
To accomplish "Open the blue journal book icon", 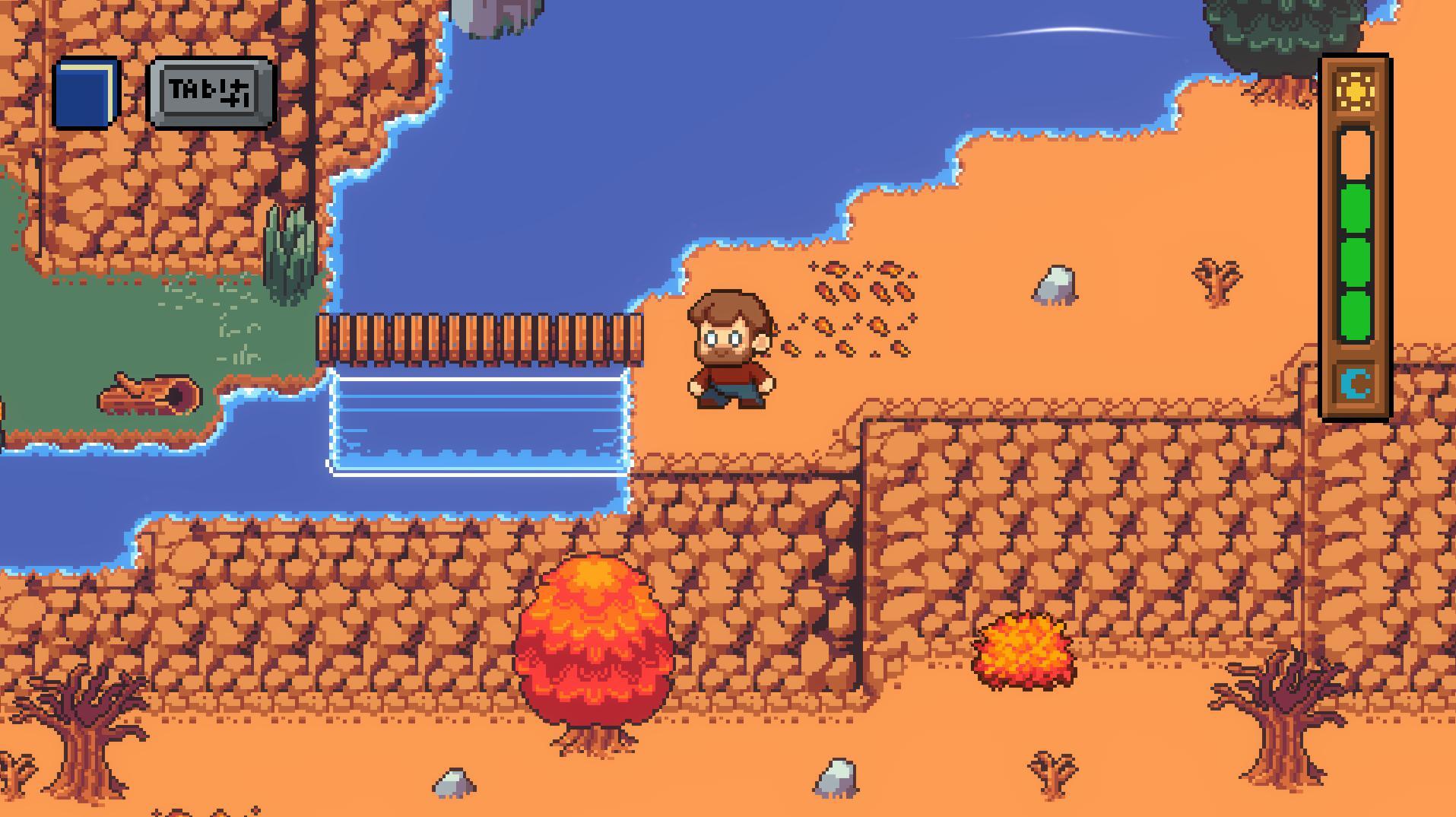I will point(86,93).
